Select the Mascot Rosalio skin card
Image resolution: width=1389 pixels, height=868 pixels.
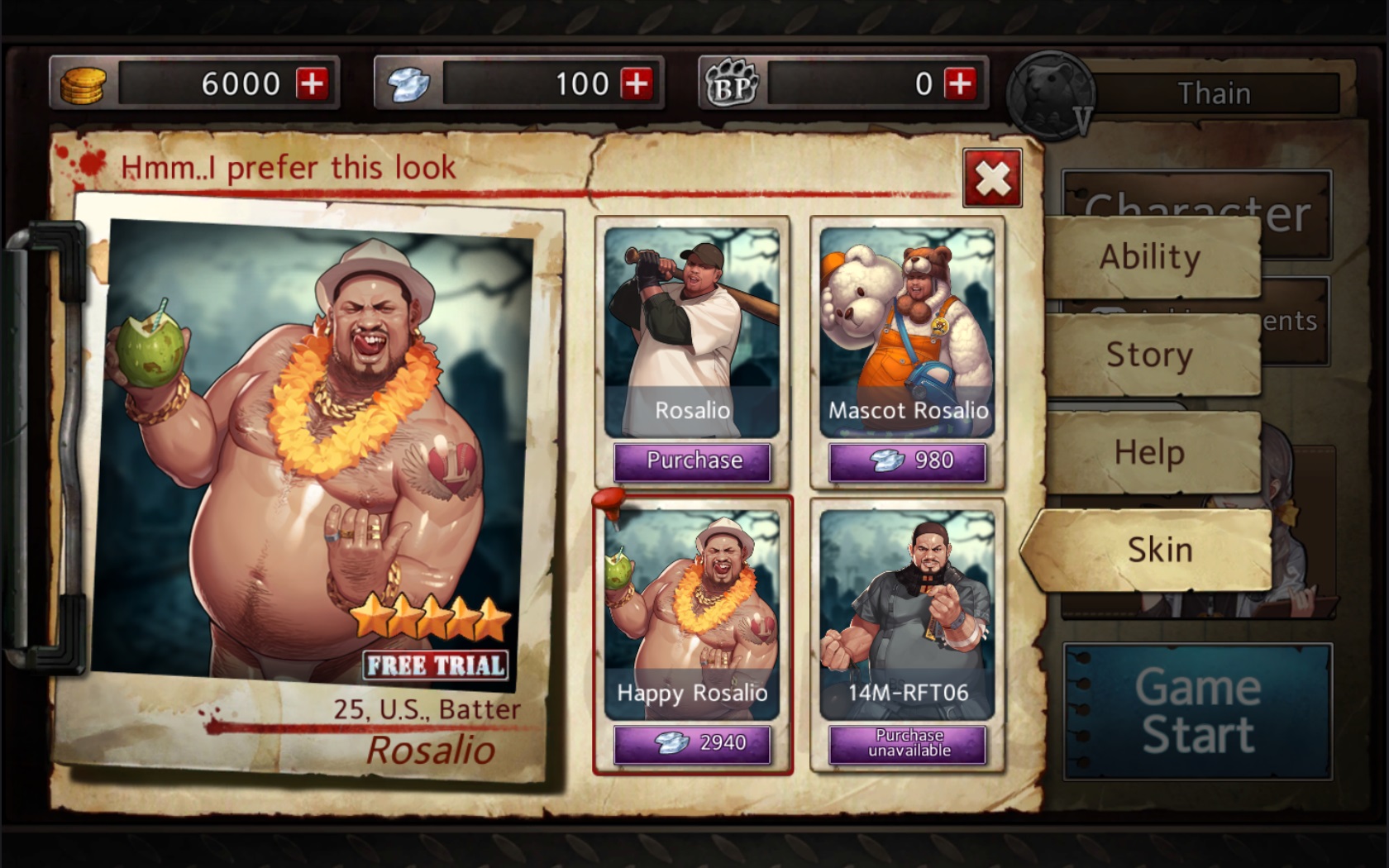click(x=907, y=332)
